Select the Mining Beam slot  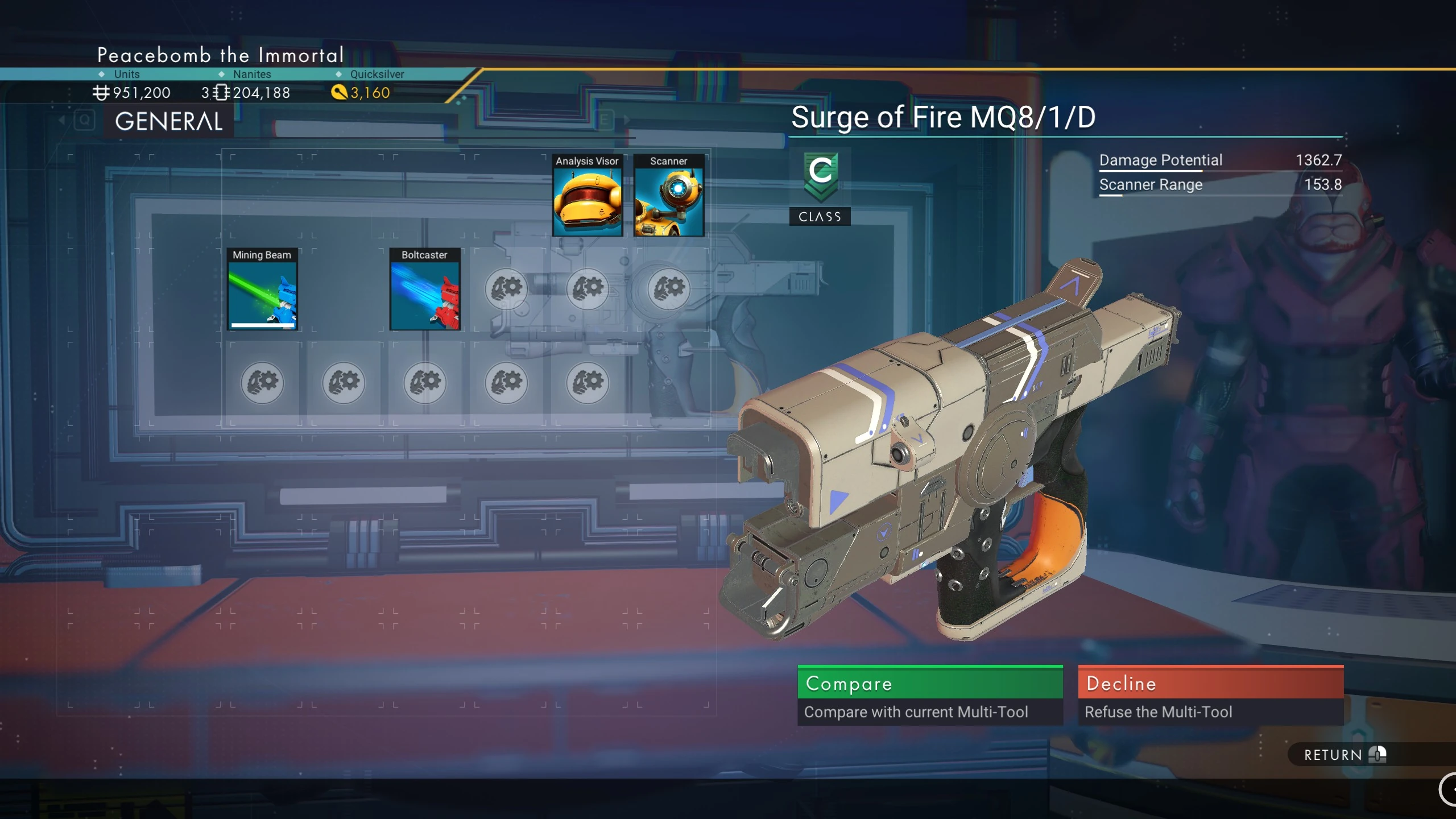coord(262,289)
